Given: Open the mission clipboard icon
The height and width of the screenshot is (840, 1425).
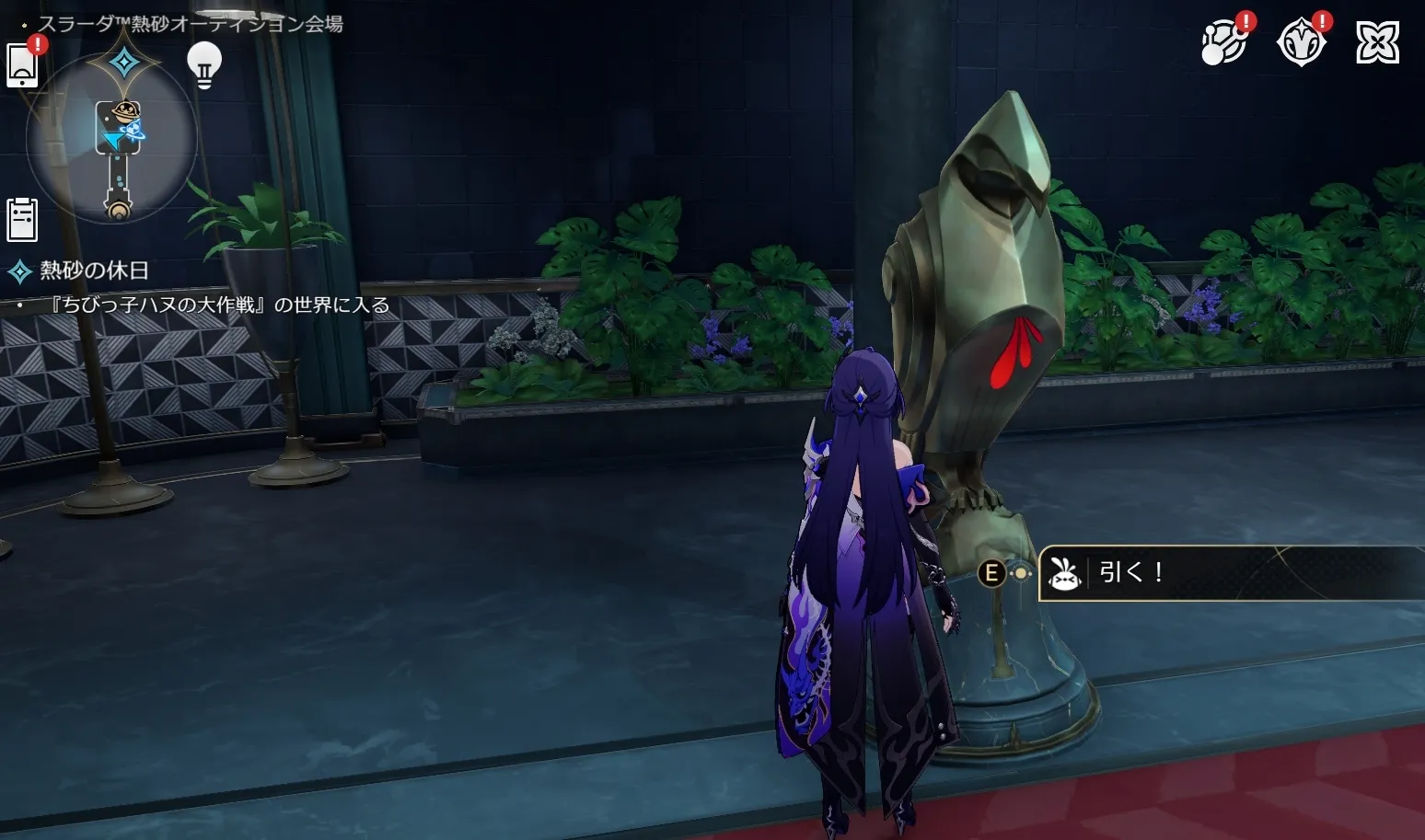Looking at the screenshot, I should [22, 219].
